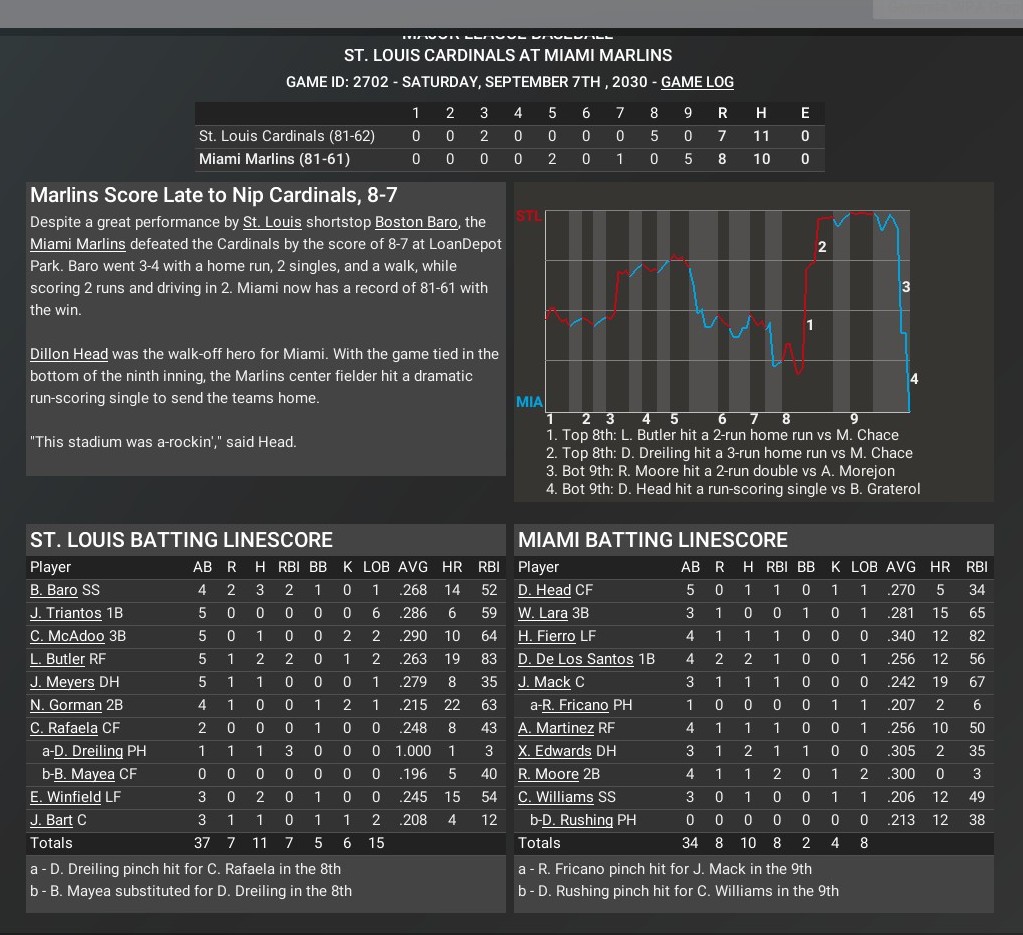
Task: Select R. Moore from Miami linescore
Action: (548, 774)
